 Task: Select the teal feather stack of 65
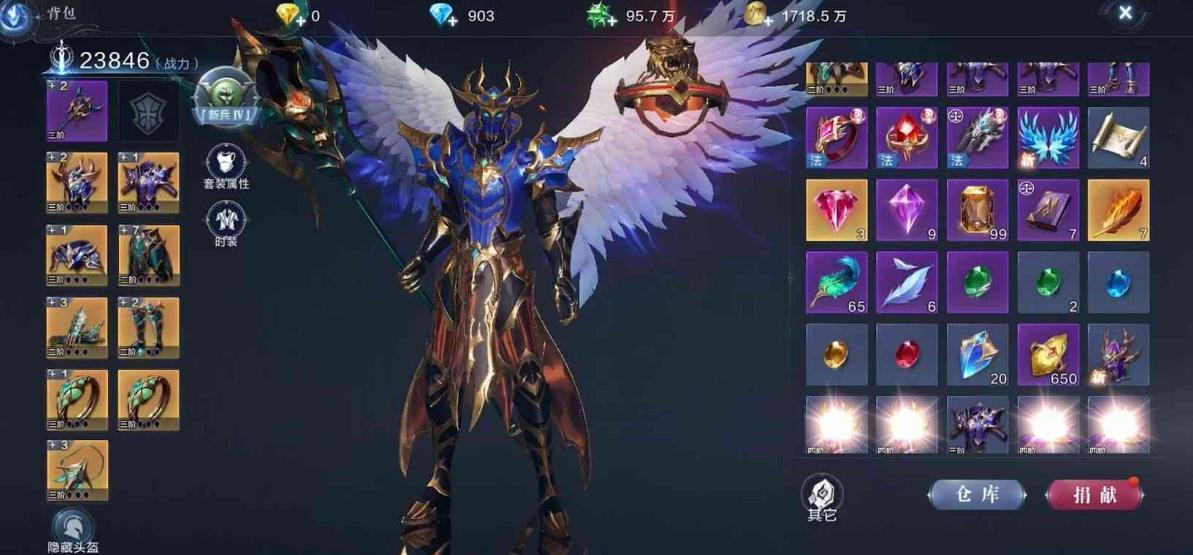coord(836,282)
